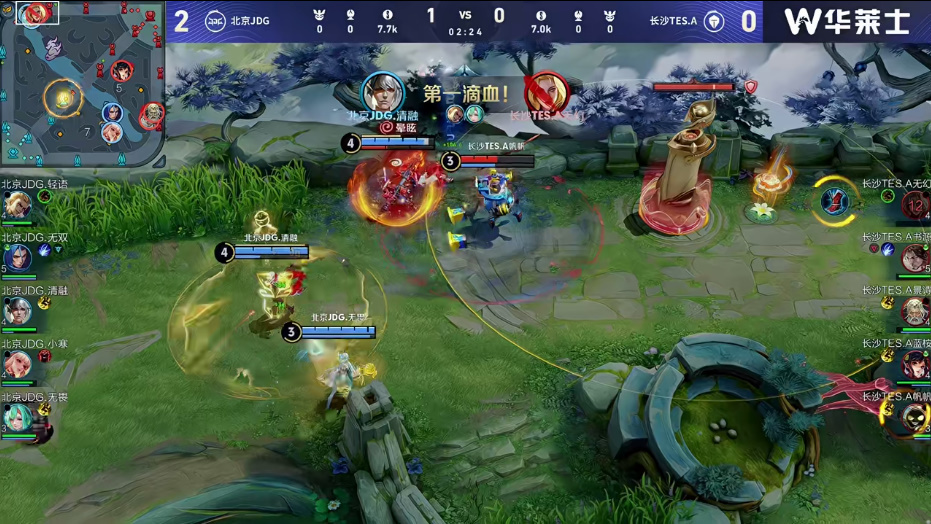Image resolution: width=931 pixels, height=524 pixels.
Task: Click the slain hero portrait in the kill banner
Action: 545,93
